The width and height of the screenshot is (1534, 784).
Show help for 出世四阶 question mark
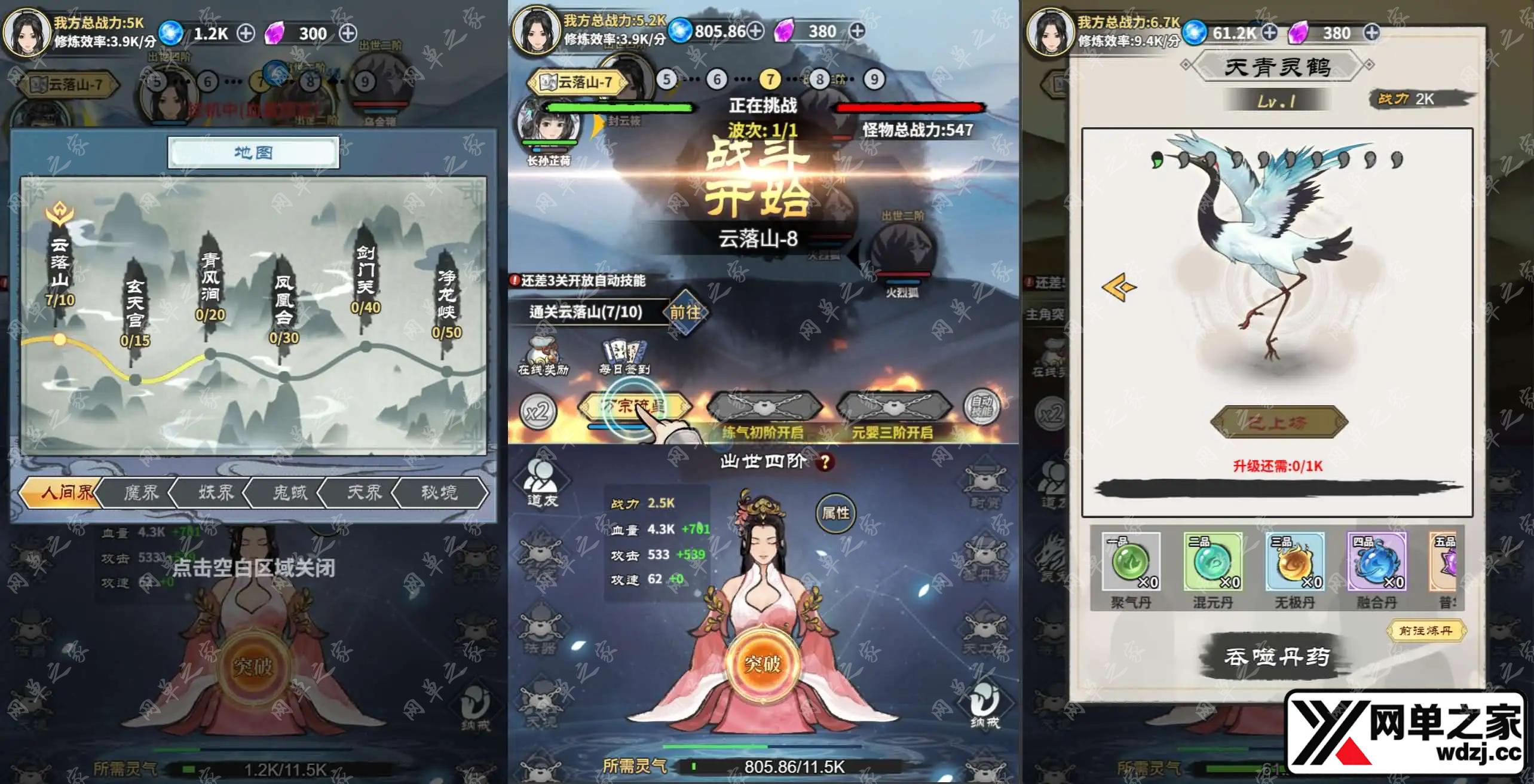[825, 462]
